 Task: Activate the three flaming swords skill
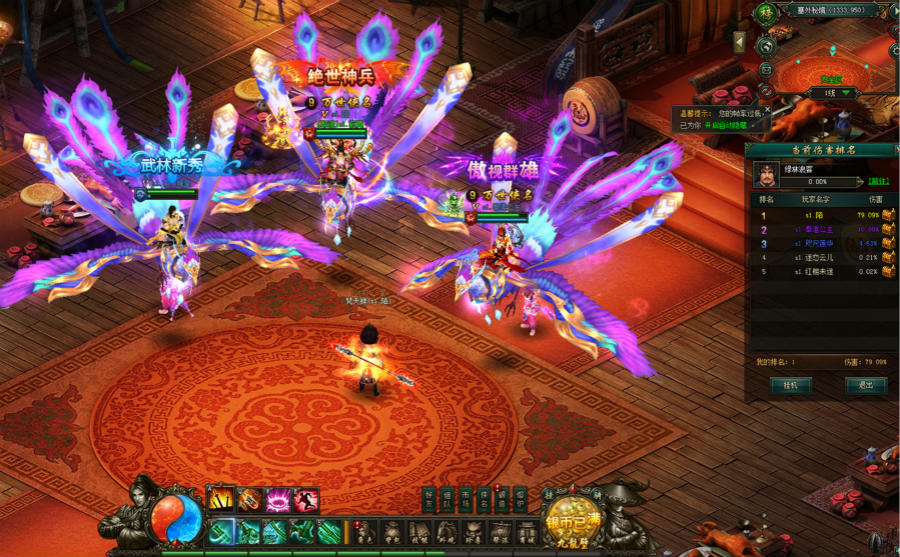click(x=220, y=497)
